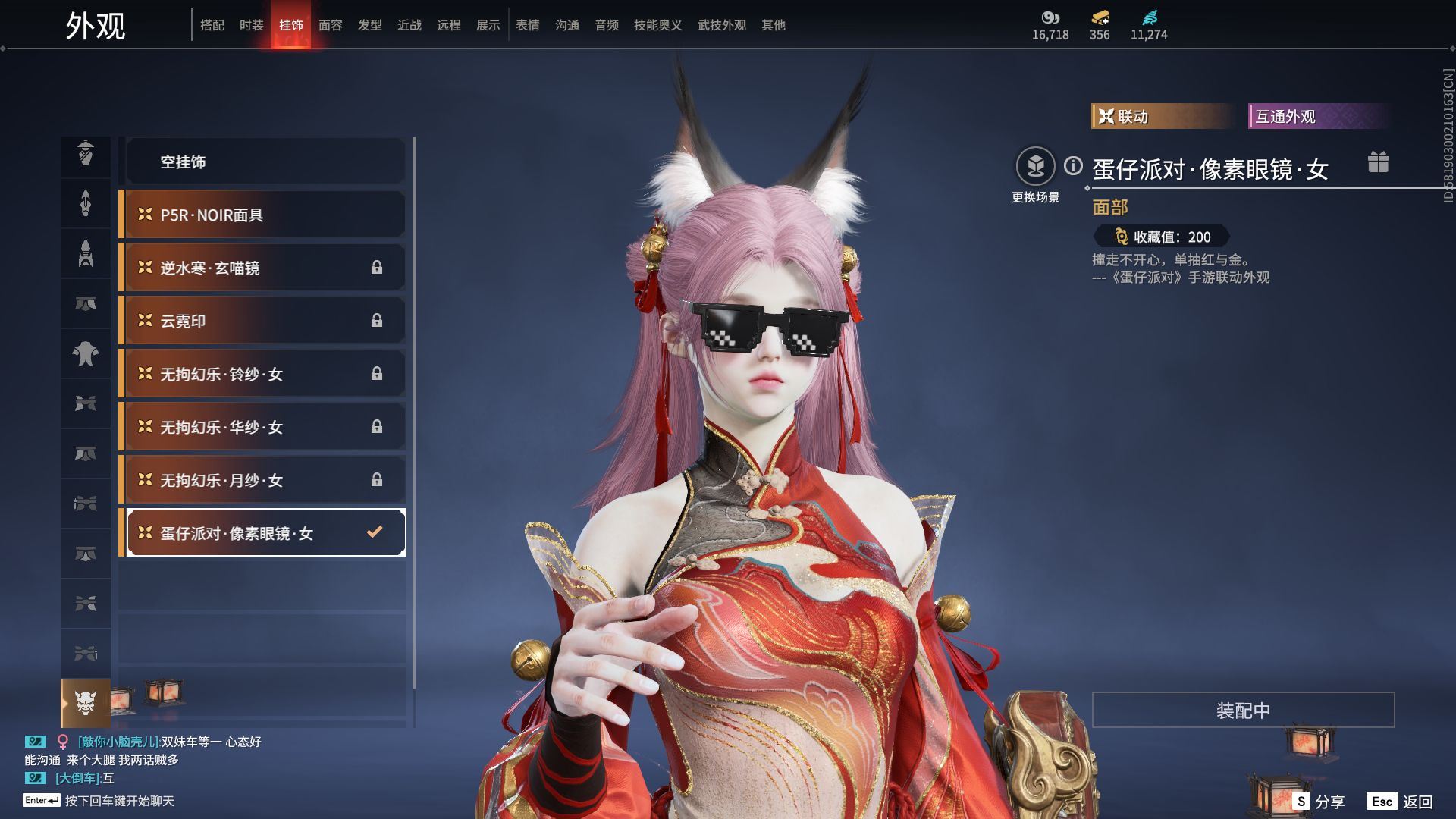
Task: Click the gift box icon
Action: coord(1378,162)
